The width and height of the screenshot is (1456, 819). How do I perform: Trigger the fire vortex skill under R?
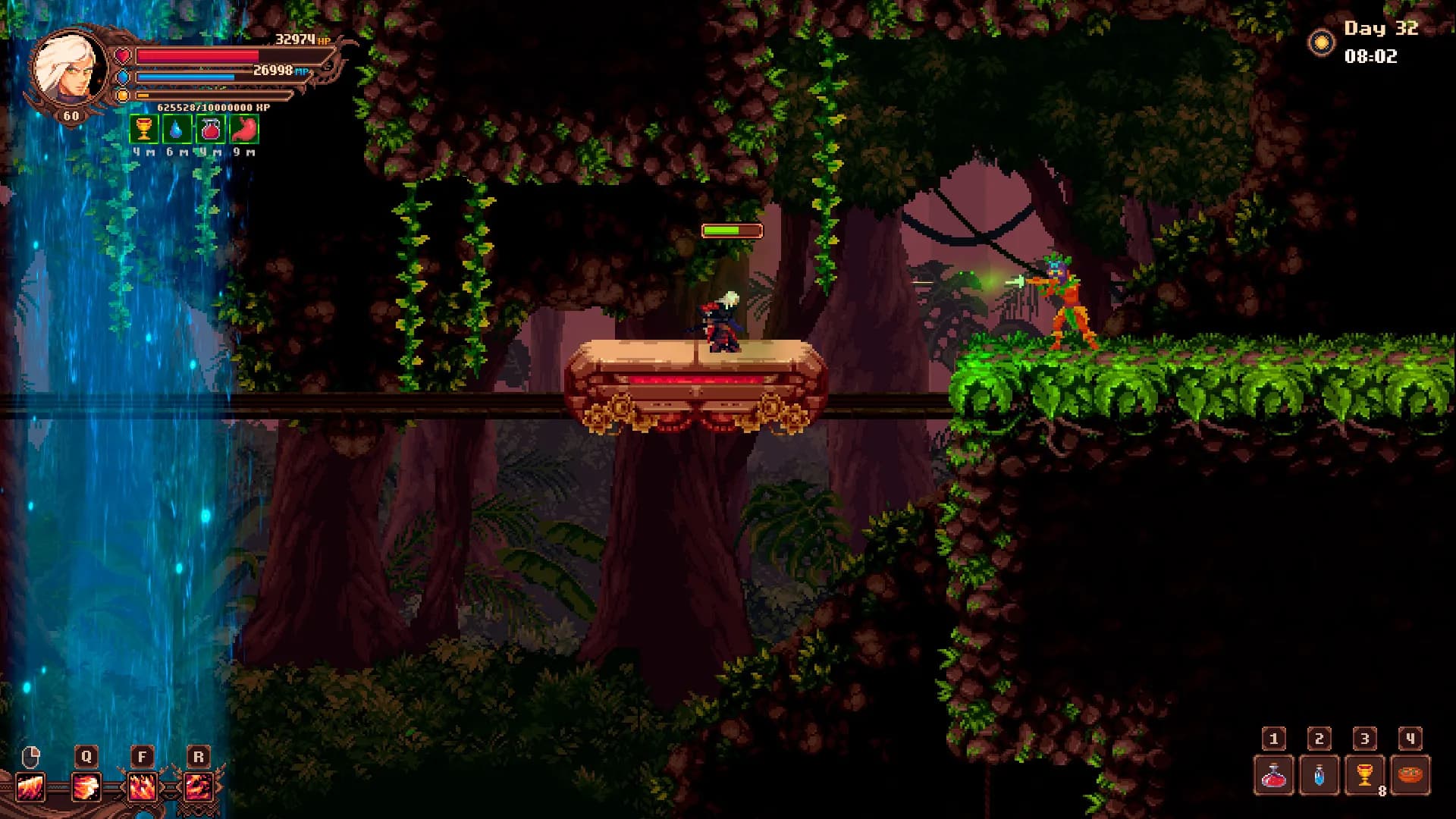[x=198, y=787]
